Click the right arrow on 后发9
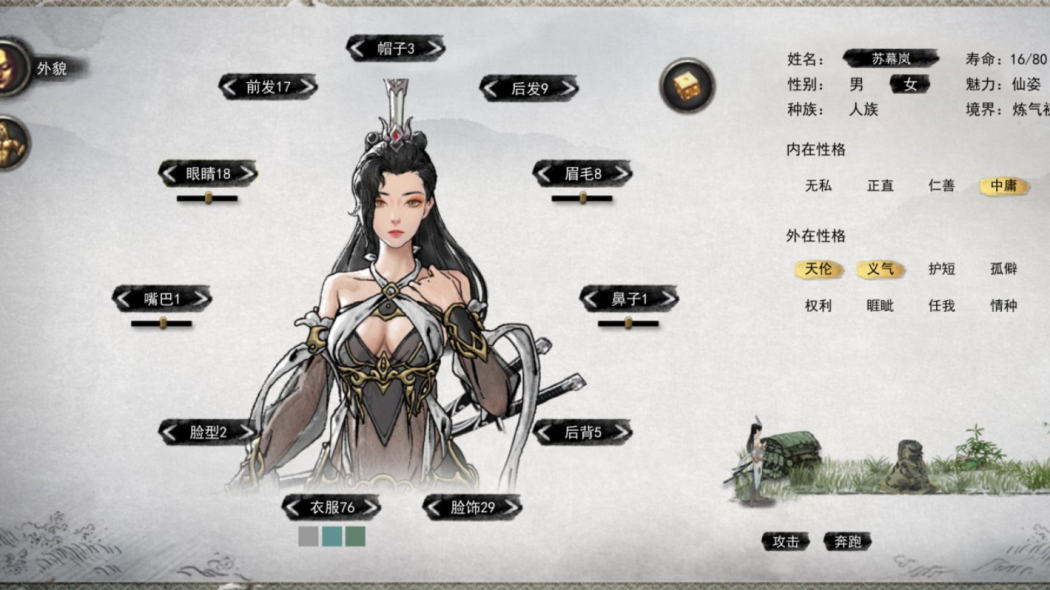 point(566,88)
